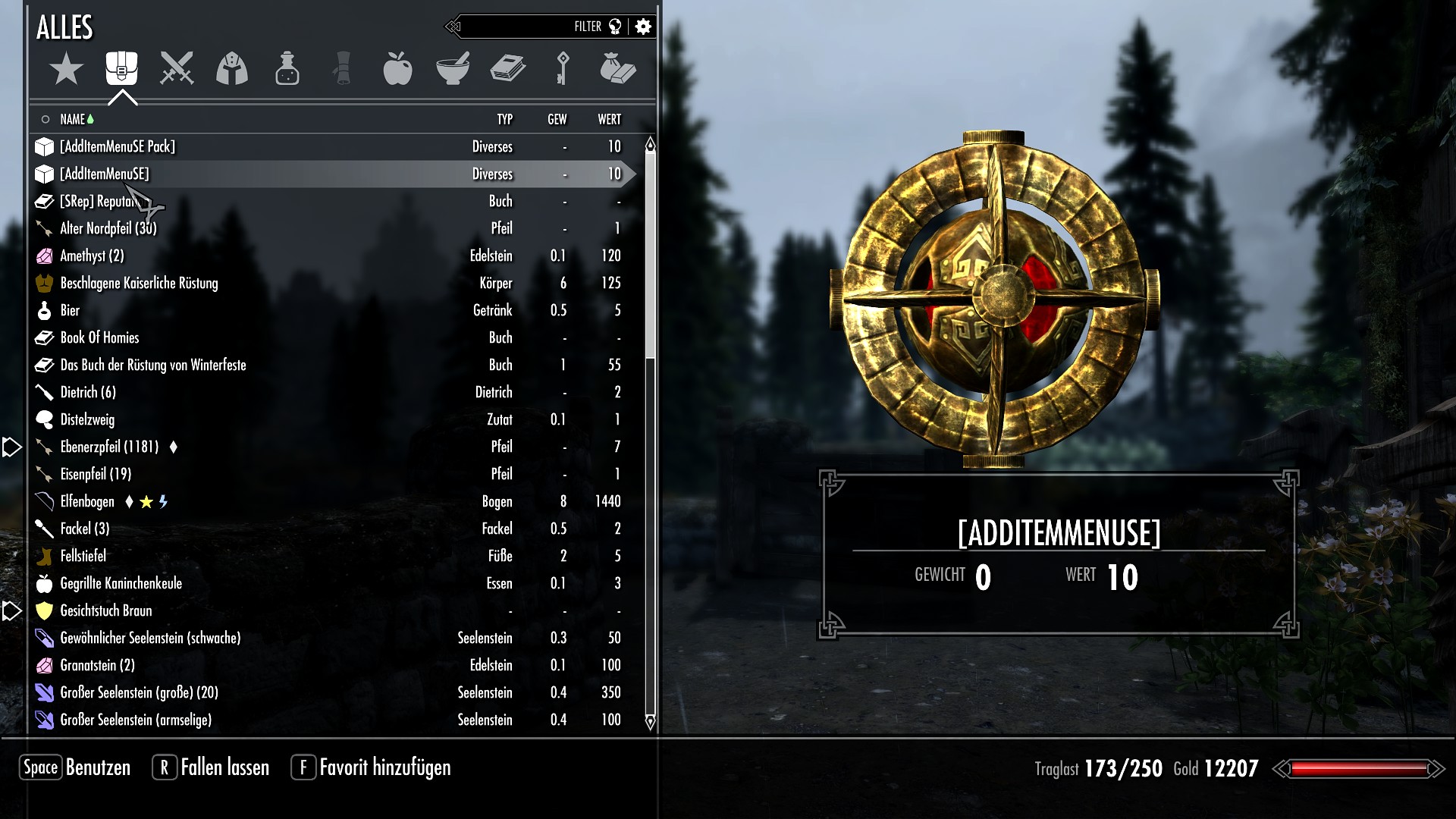1456x819 pixels.
Task: Open the SkyUI settings gear menu
Action: pos(643,26)
